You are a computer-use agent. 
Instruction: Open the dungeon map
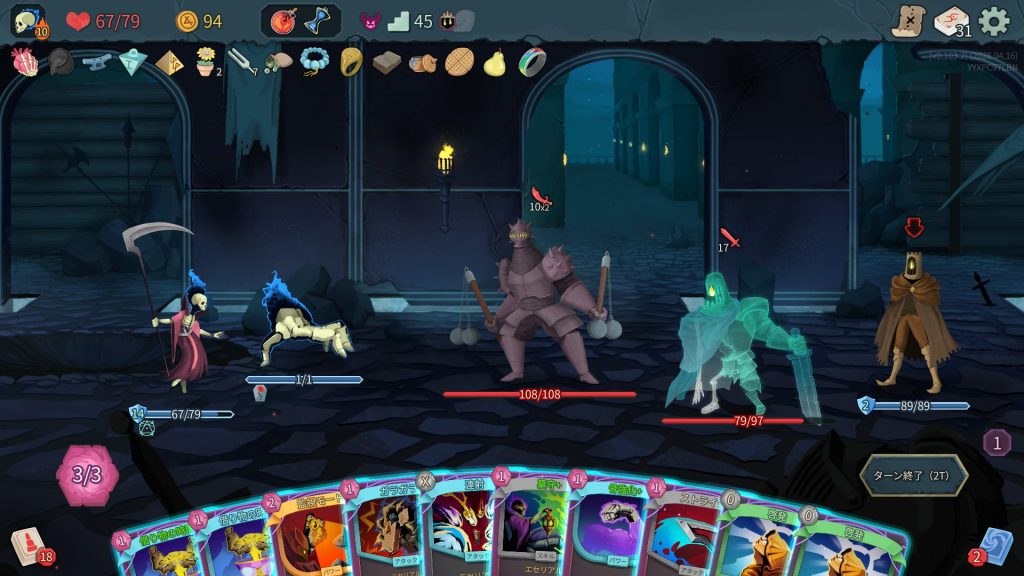[908, 21]
